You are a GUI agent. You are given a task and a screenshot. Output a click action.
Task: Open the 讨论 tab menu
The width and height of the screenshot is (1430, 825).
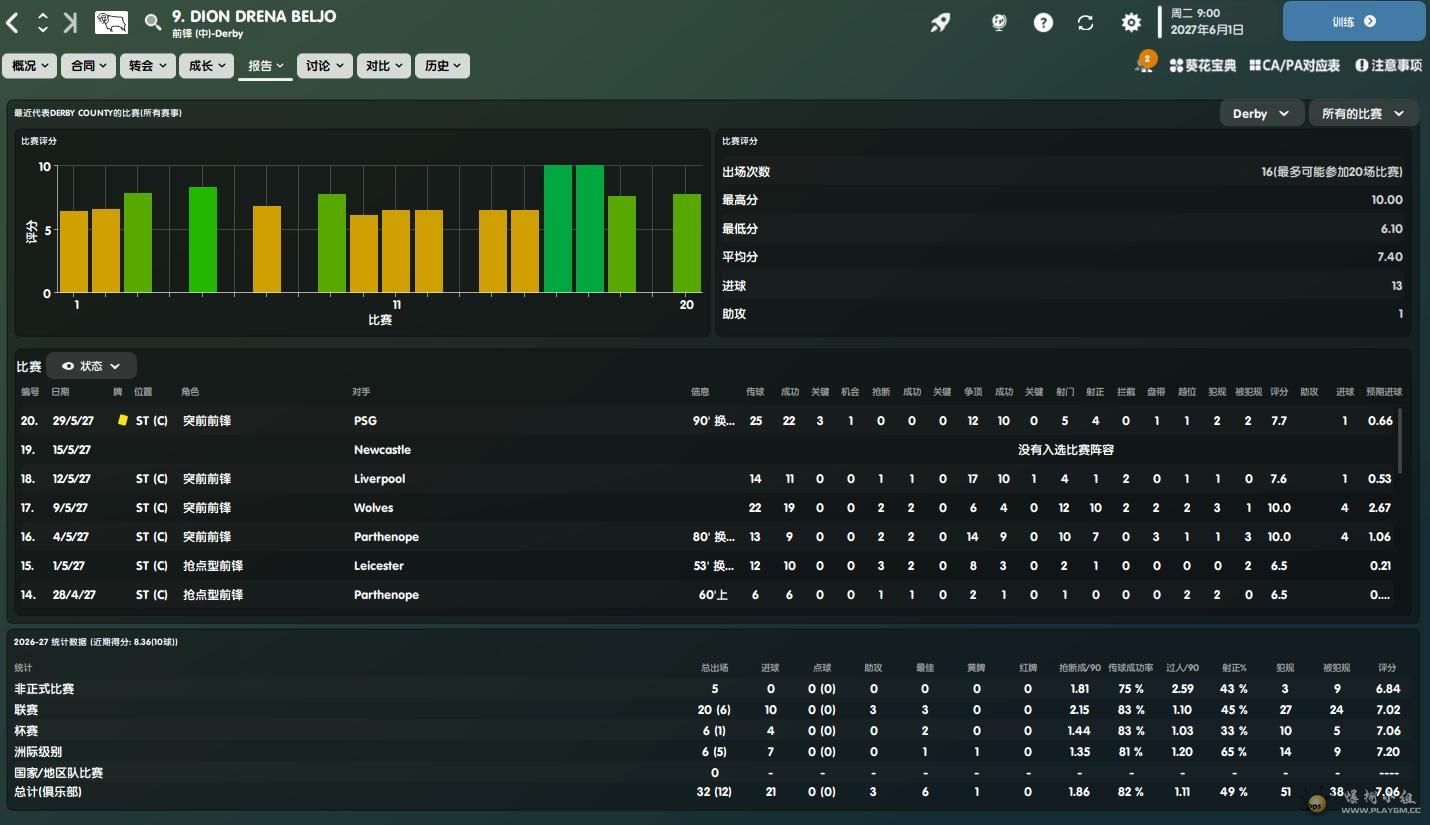click(325, 66)
